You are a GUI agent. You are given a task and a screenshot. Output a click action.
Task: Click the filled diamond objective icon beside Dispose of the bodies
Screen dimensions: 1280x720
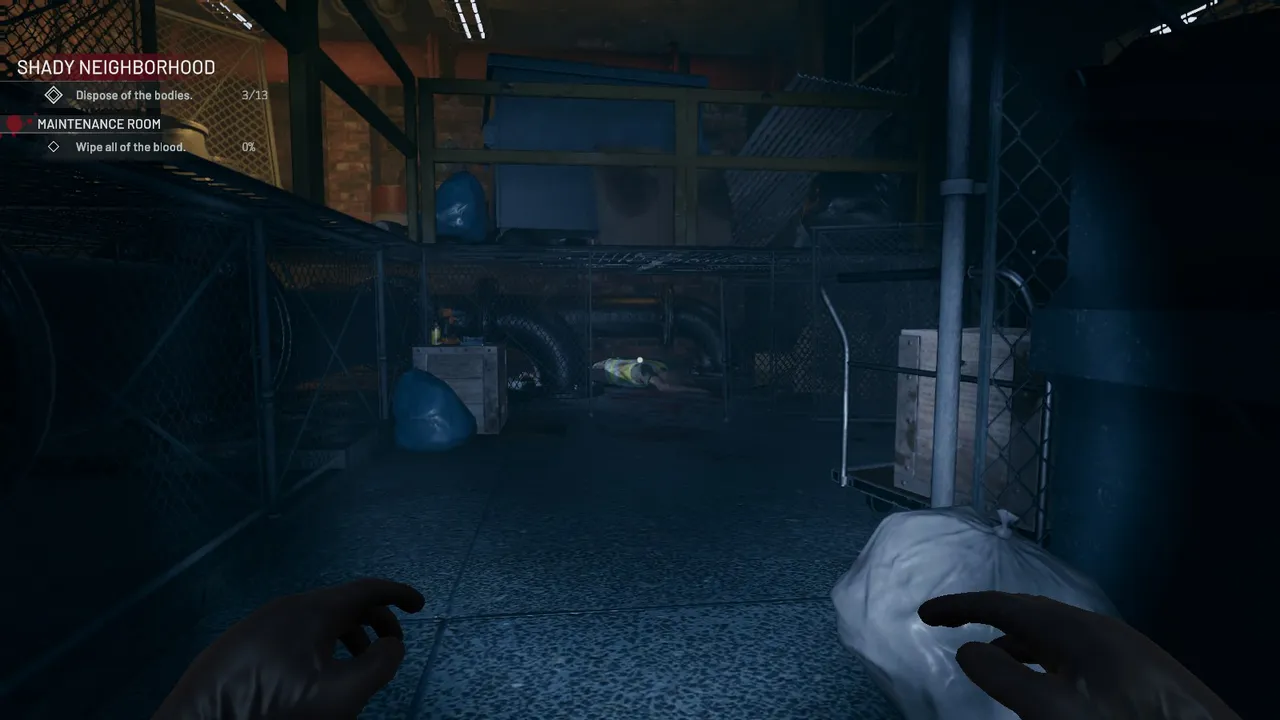[x=53, y=94]
